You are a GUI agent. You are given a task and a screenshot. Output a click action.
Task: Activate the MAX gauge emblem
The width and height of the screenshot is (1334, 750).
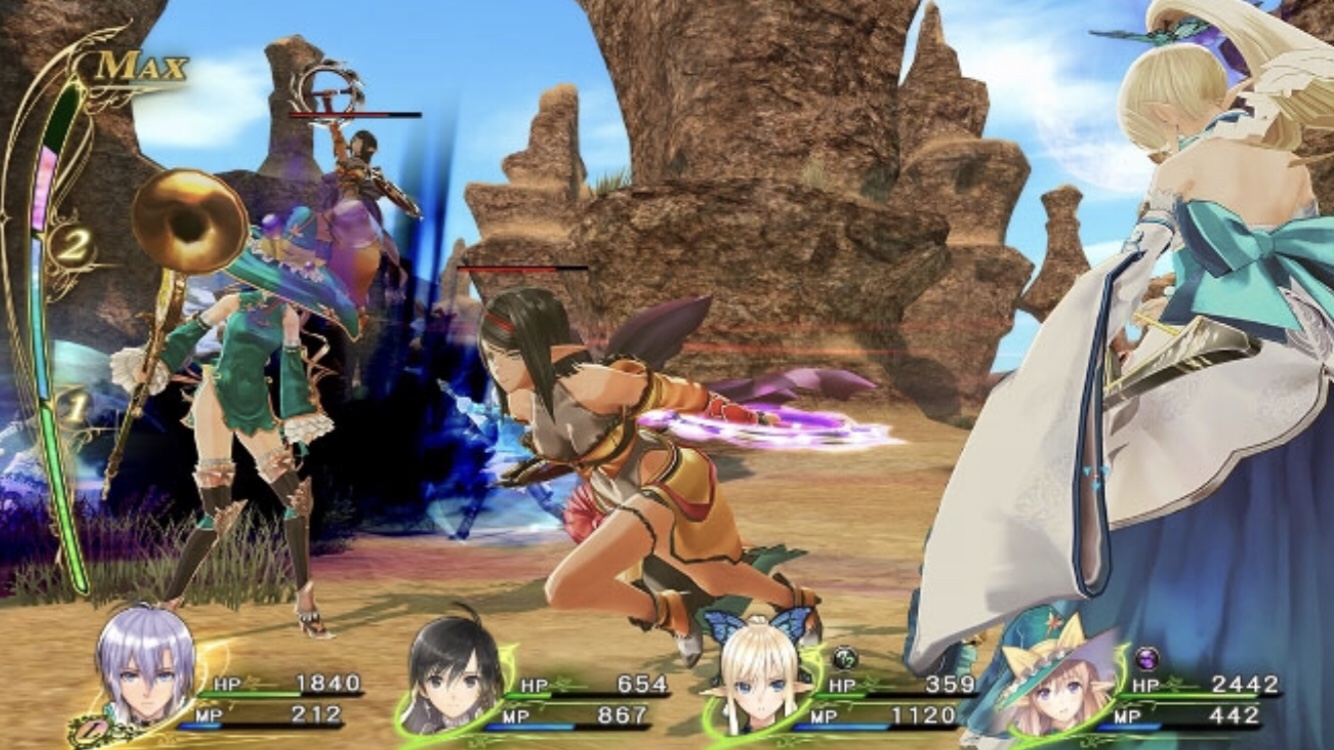point(142,68)
